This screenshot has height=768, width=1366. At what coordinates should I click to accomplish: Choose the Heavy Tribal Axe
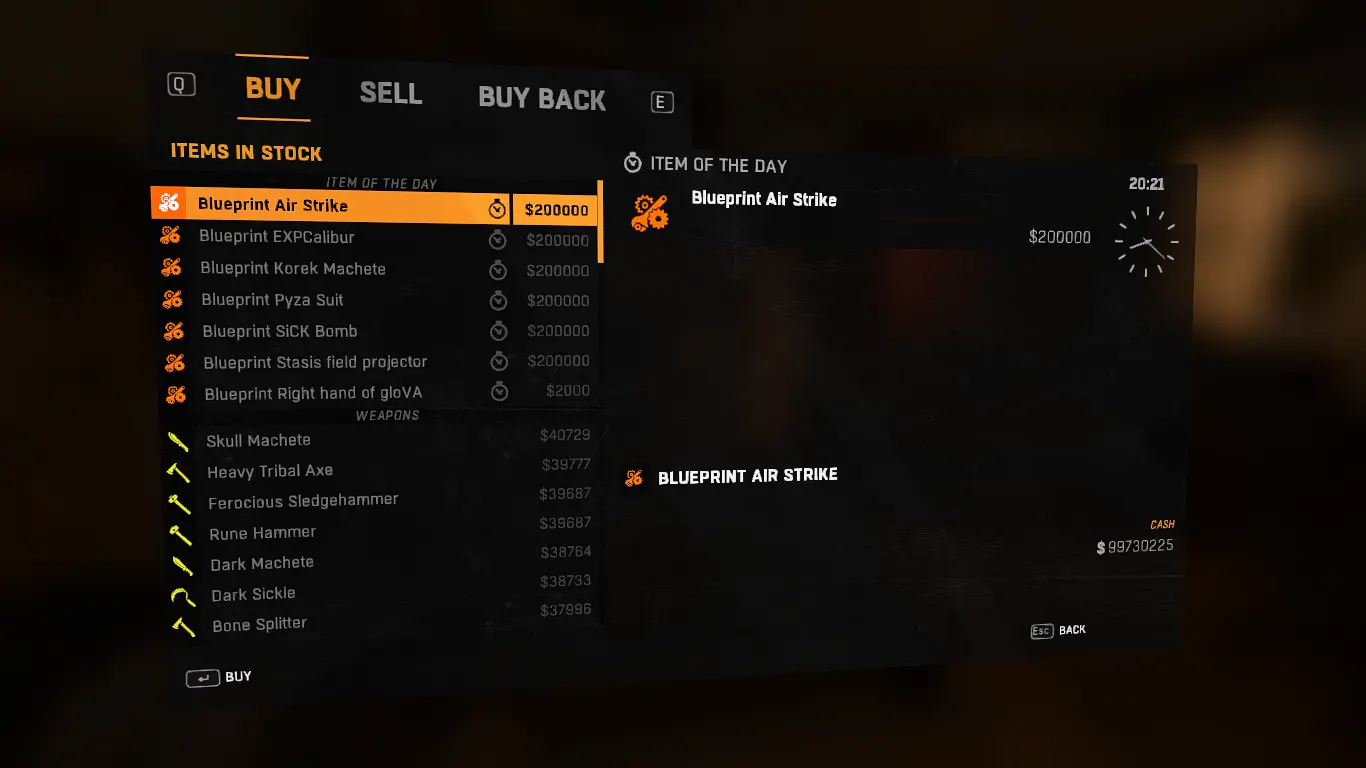(x=270, y=471)
